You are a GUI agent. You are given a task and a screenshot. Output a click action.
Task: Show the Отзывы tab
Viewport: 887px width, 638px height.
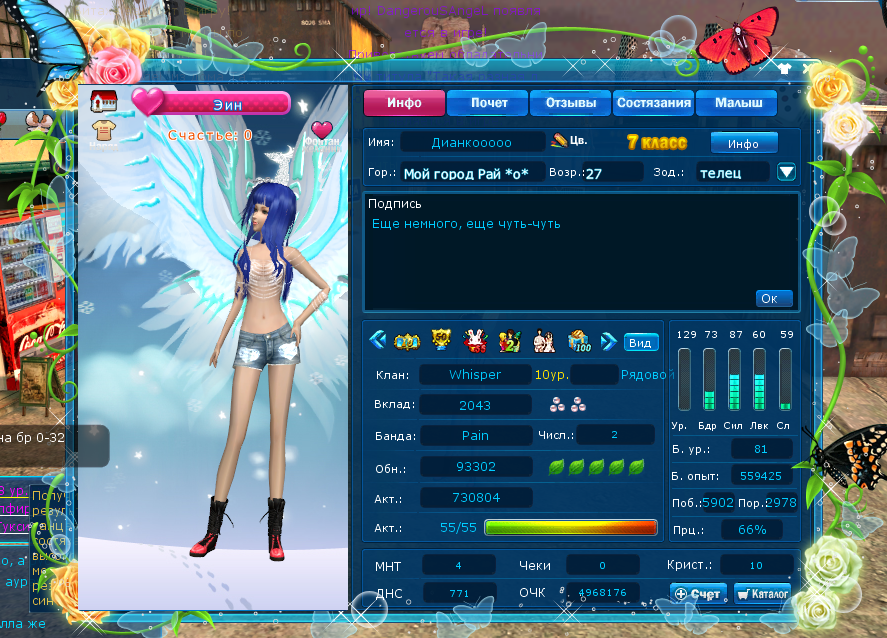pos(571,103)
